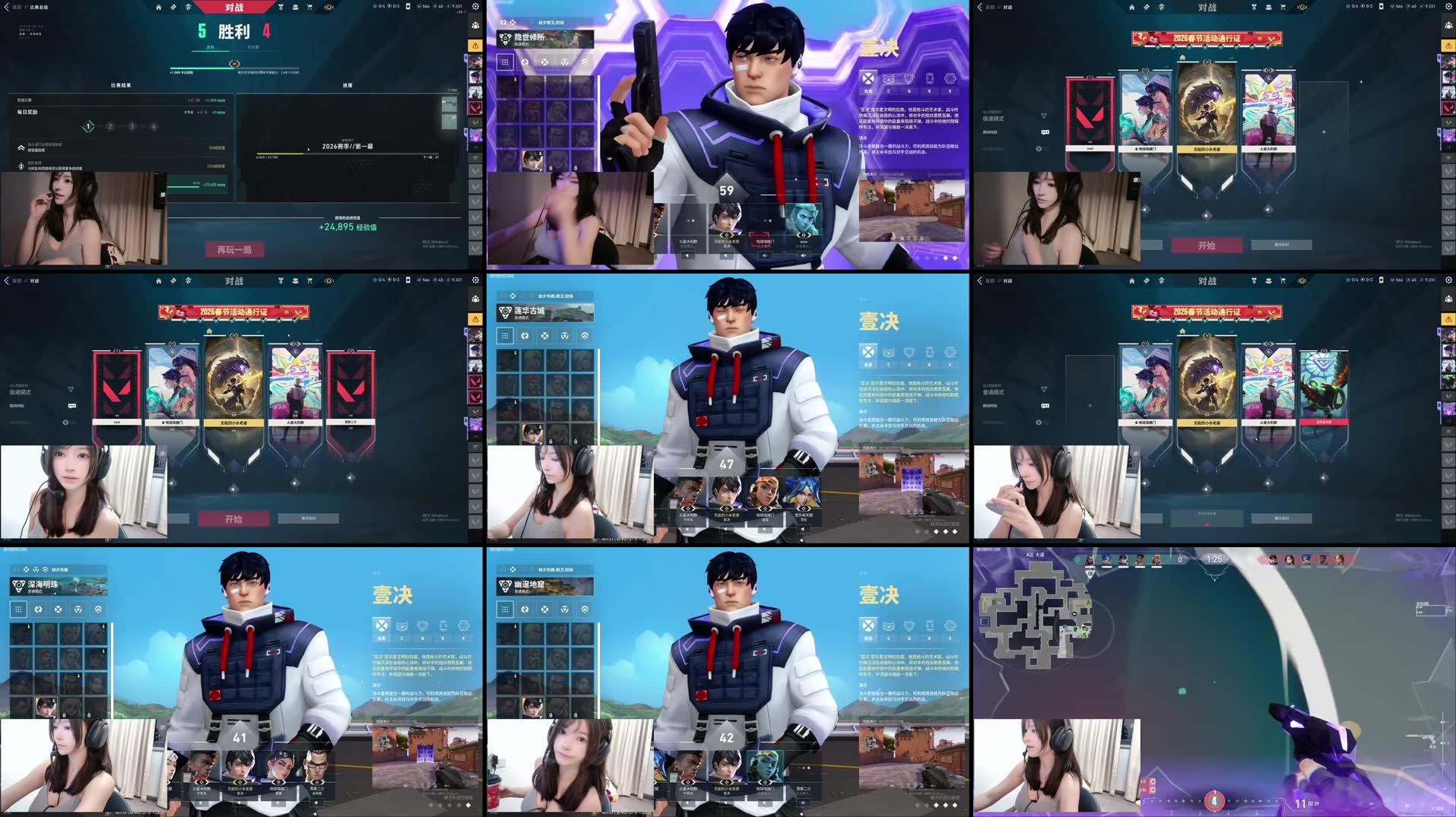Open the Store cart icon in the navigation bar
This screenshot has width=1456, height=817.
[x=309, y=6]
